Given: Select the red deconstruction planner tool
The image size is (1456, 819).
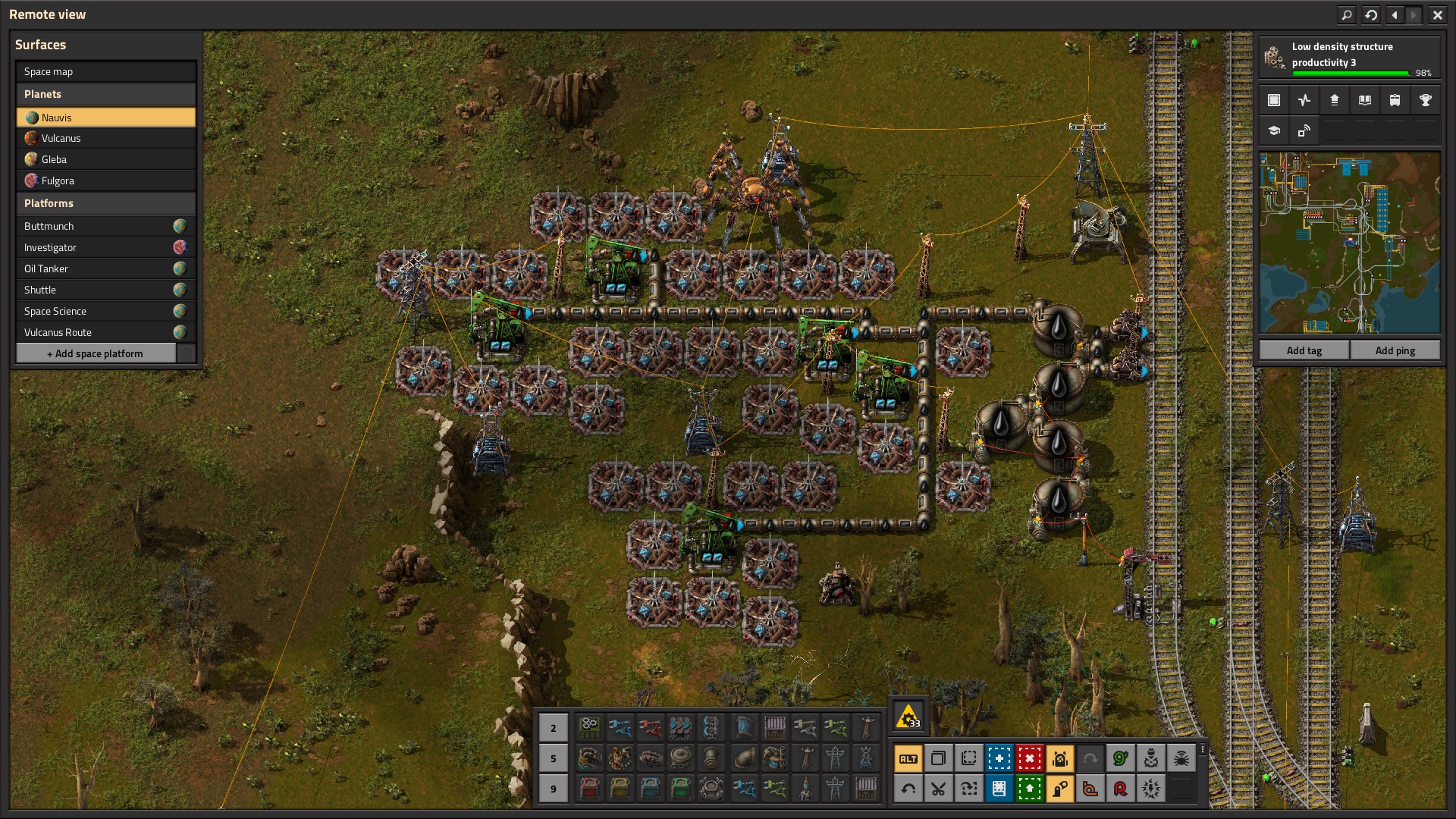Looking at the screenshot, I should (1029, 758).
